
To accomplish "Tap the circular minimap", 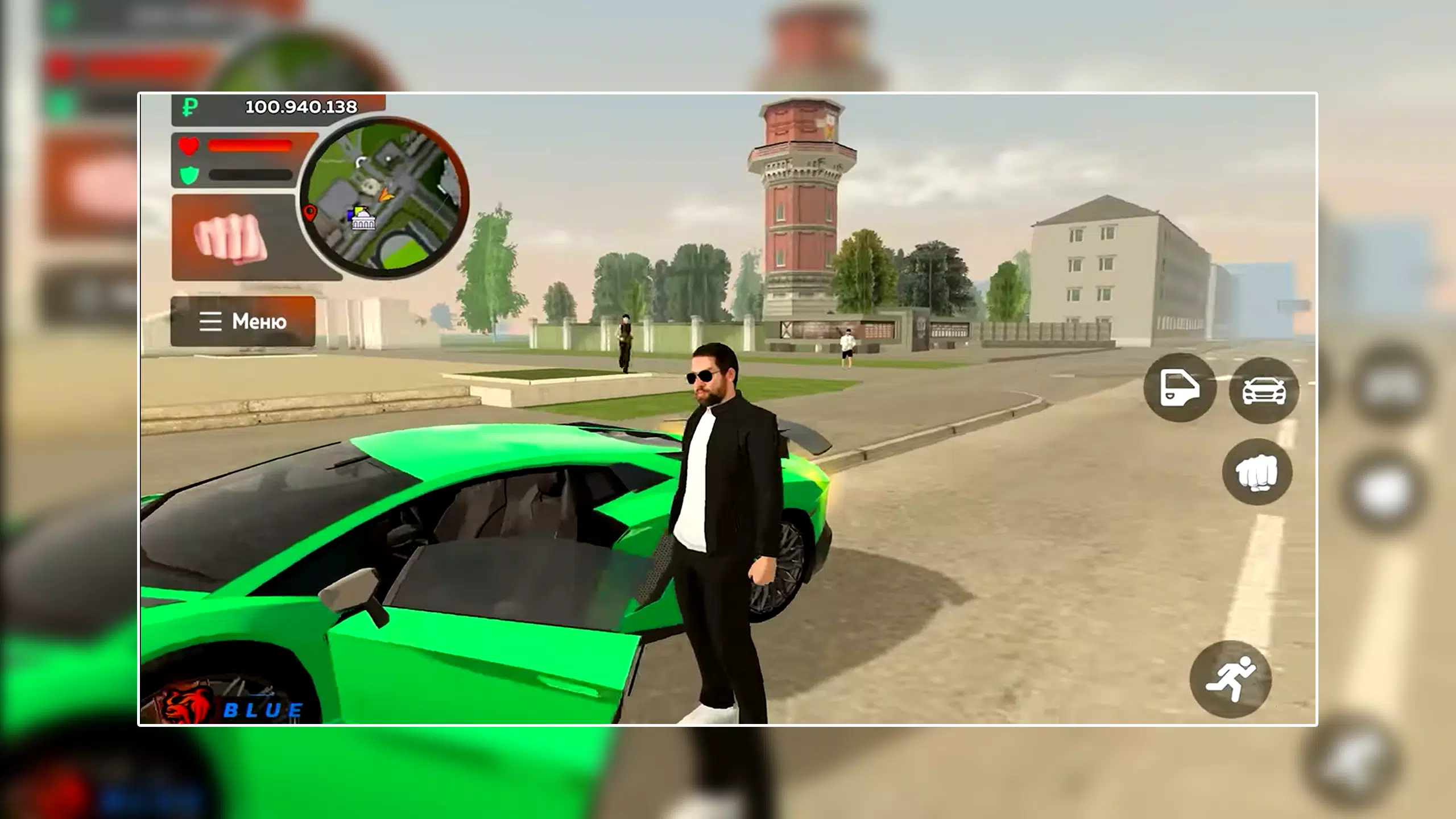I will click(x=384, y=197).
